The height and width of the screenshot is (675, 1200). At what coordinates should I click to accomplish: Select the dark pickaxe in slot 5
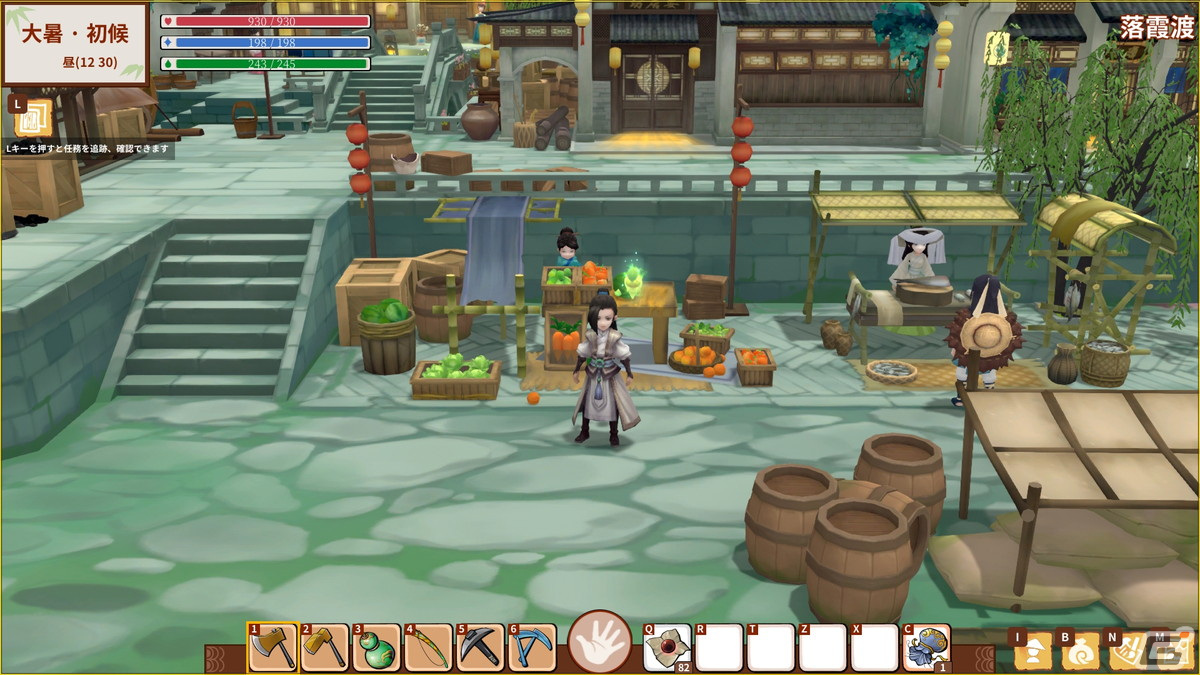click(481, 647)
